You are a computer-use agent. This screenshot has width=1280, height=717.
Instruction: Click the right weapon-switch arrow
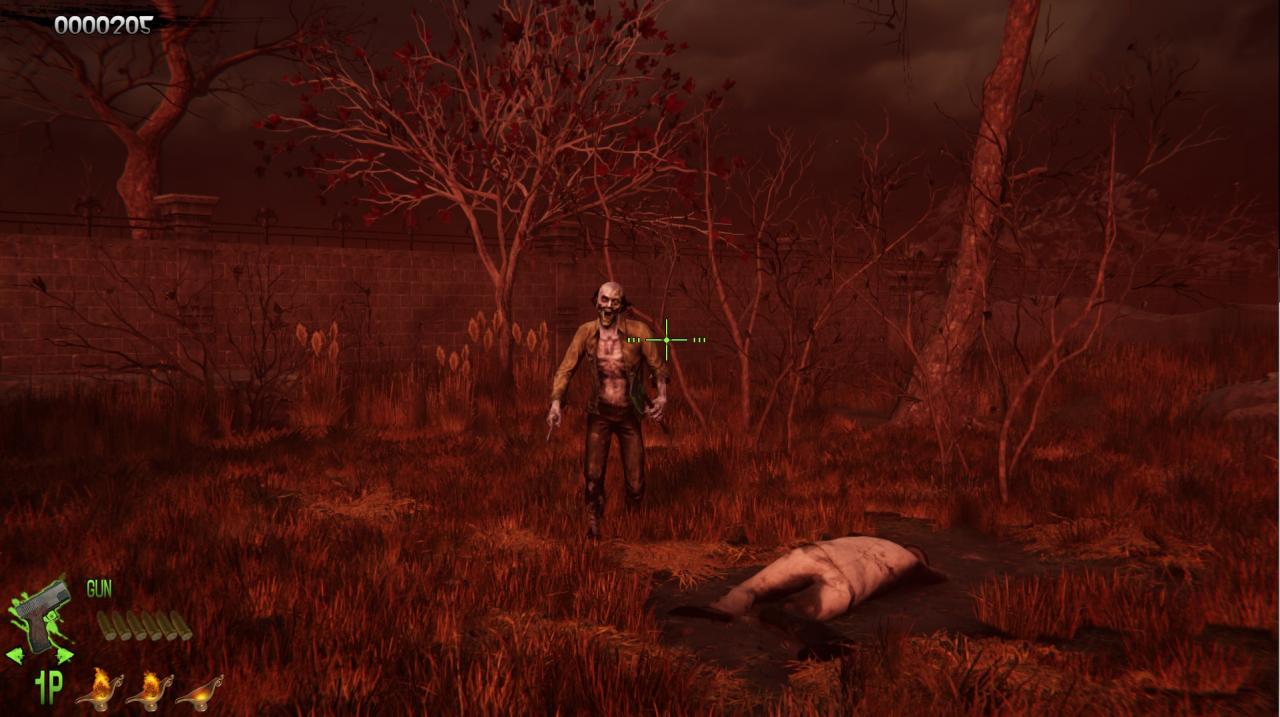[x=63, y=656]
